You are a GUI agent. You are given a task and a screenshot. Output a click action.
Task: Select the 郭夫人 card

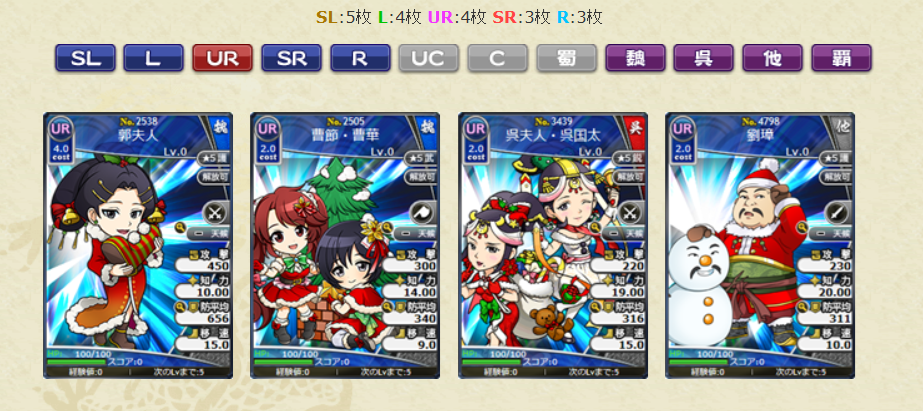point(138,246)
